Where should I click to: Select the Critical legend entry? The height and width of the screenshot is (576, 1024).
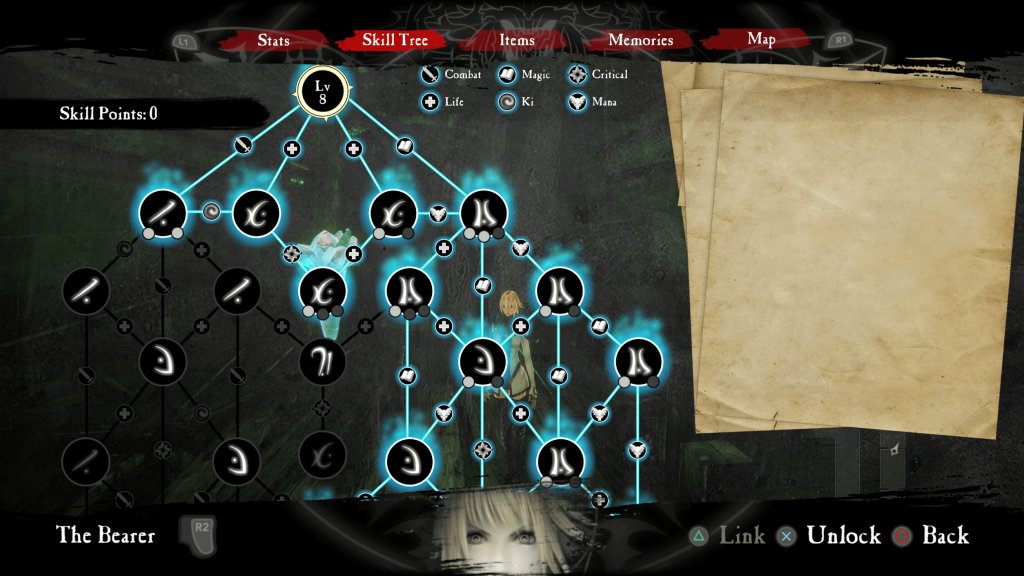click(599, 74)
